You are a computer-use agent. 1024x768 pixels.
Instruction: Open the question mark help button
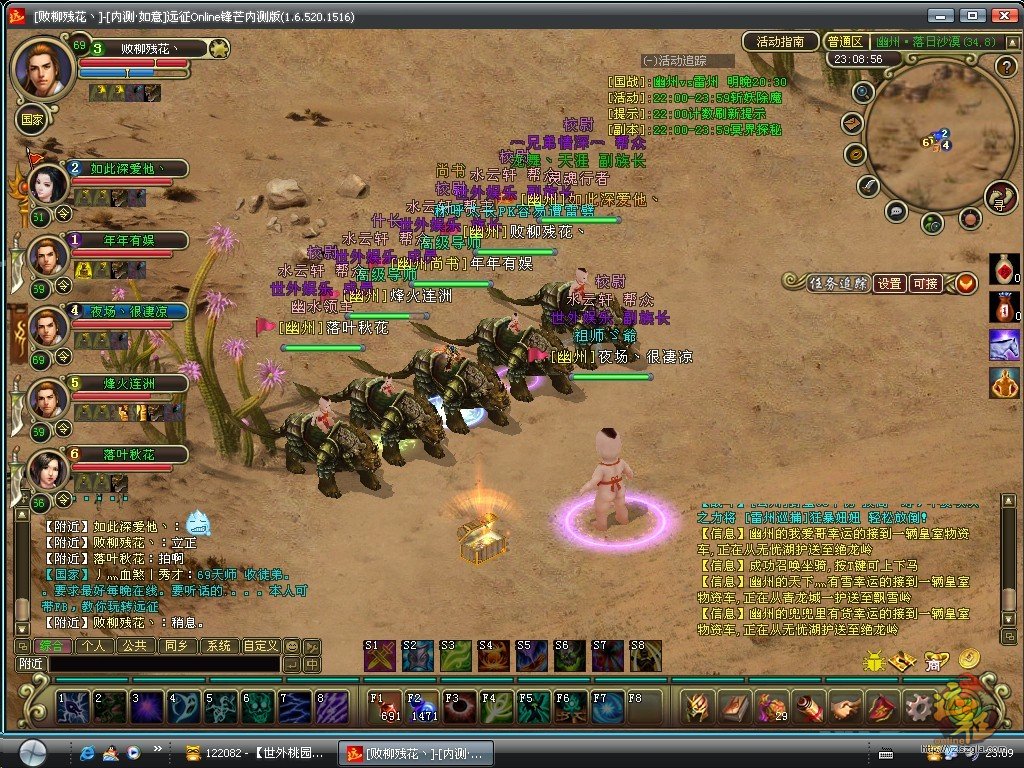(x=1007, y=66)
